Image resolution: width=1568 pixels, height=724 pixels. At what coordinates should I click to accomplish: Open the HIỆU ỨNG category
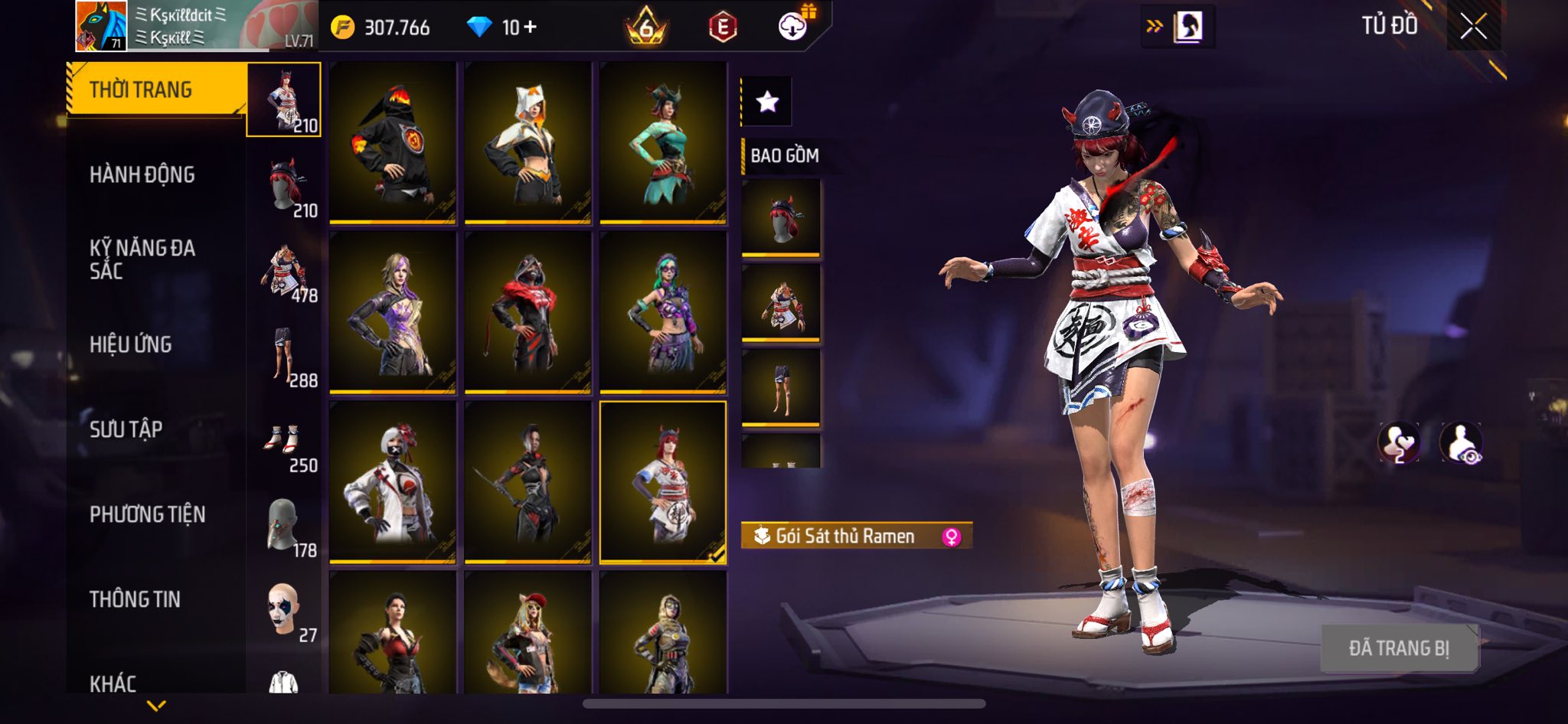(131, 344)
